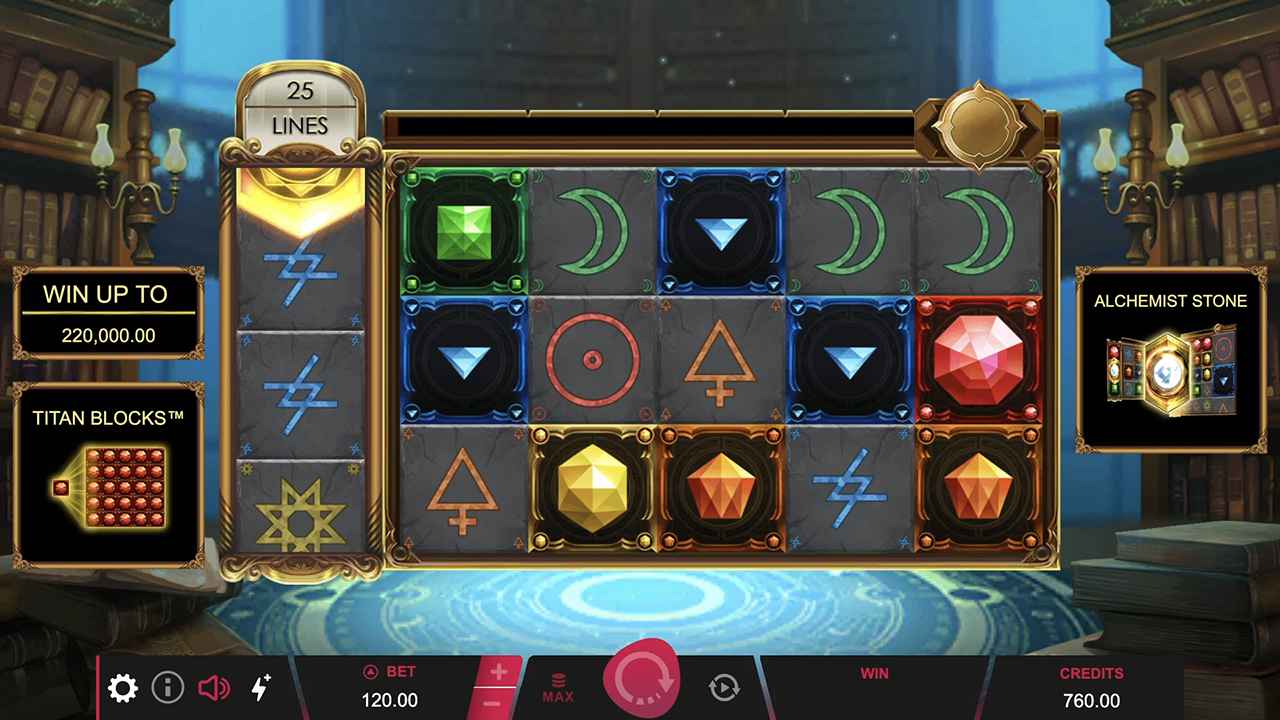View the Win Up To 220,000.00 panel

110,313
